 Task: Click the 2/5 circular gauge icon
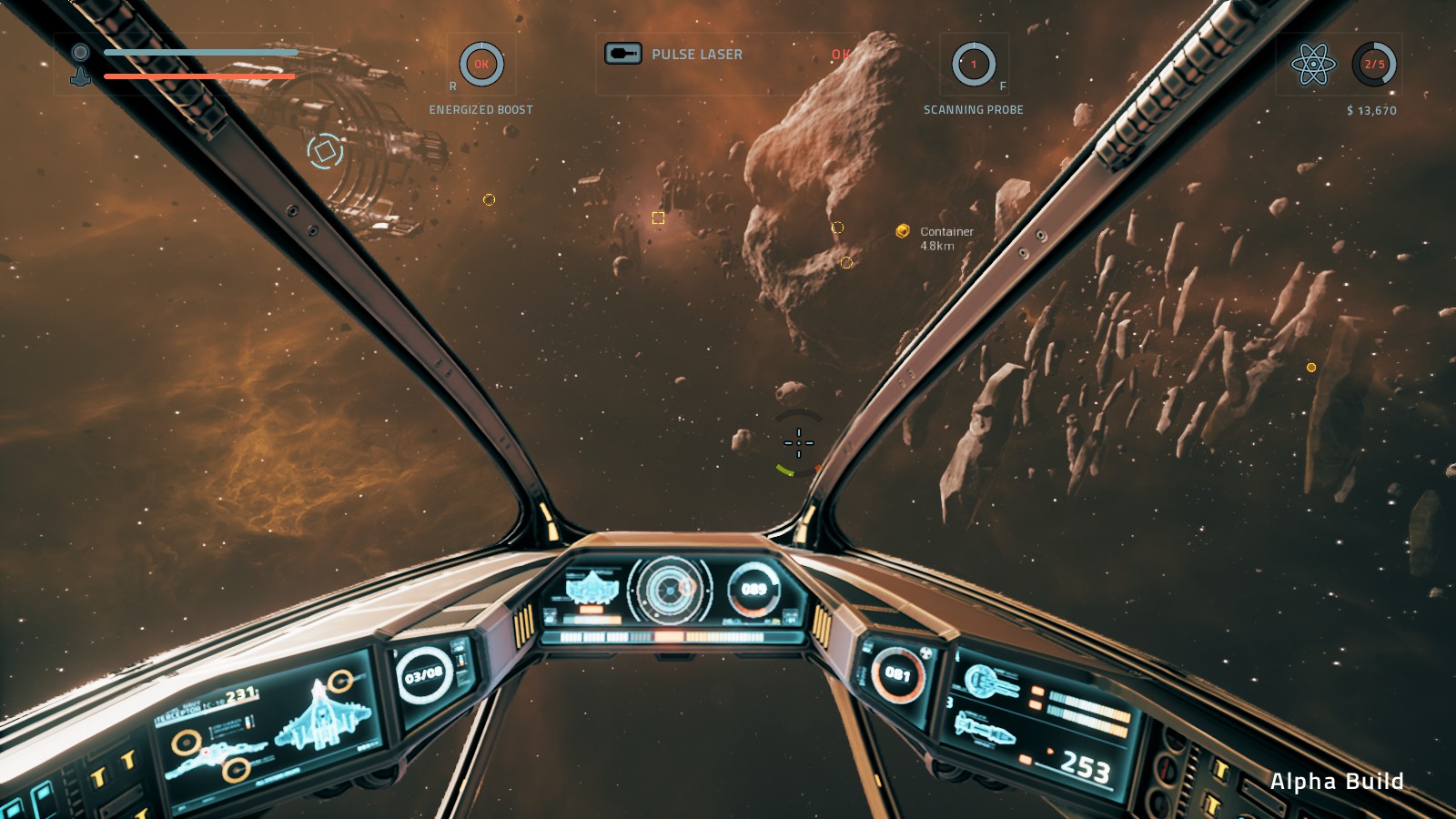pyautogui.click(x=1374, y=65)
